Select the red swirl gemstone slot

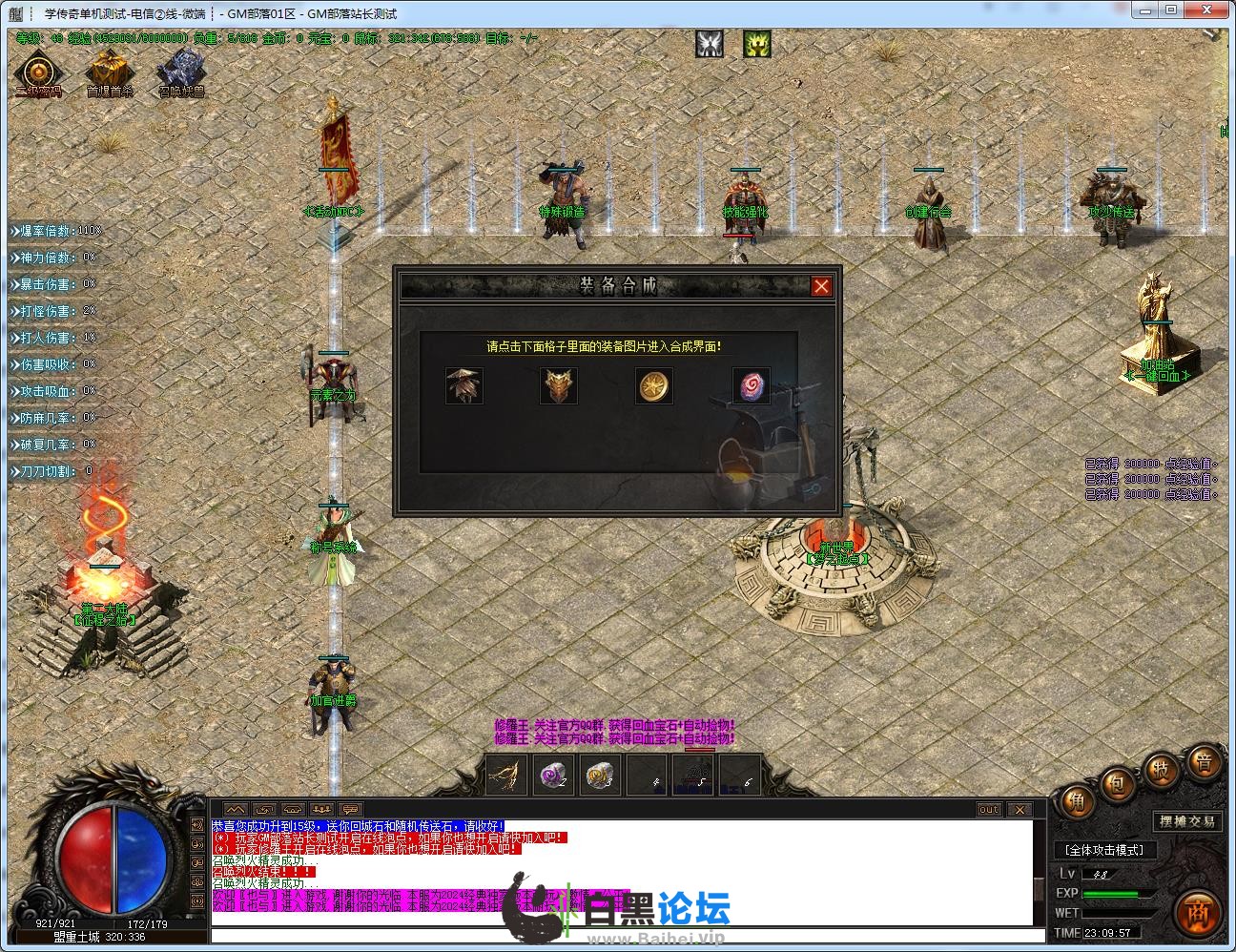[x=750, y=386]
